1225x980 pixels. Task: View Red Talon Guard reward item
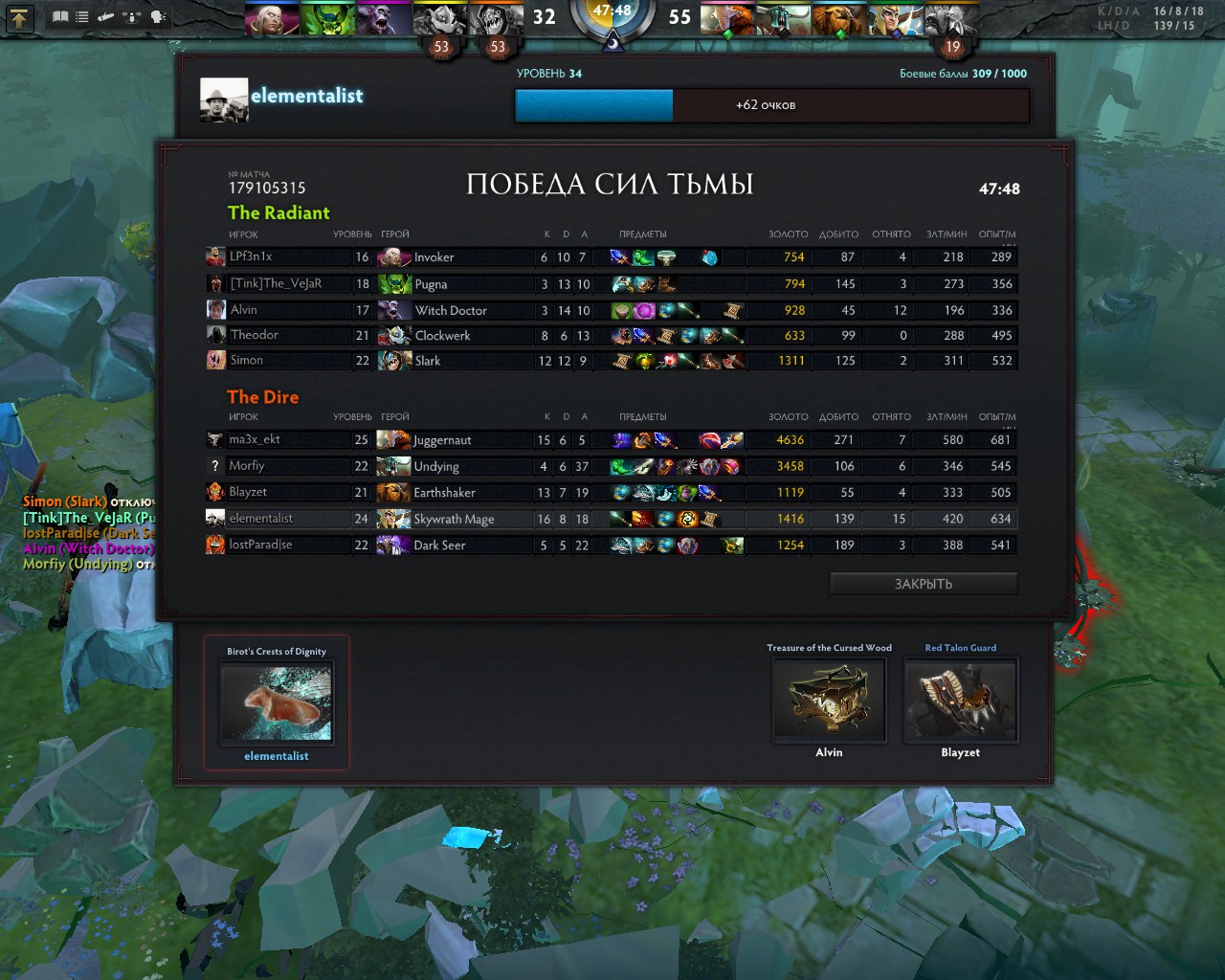(960, 701)
